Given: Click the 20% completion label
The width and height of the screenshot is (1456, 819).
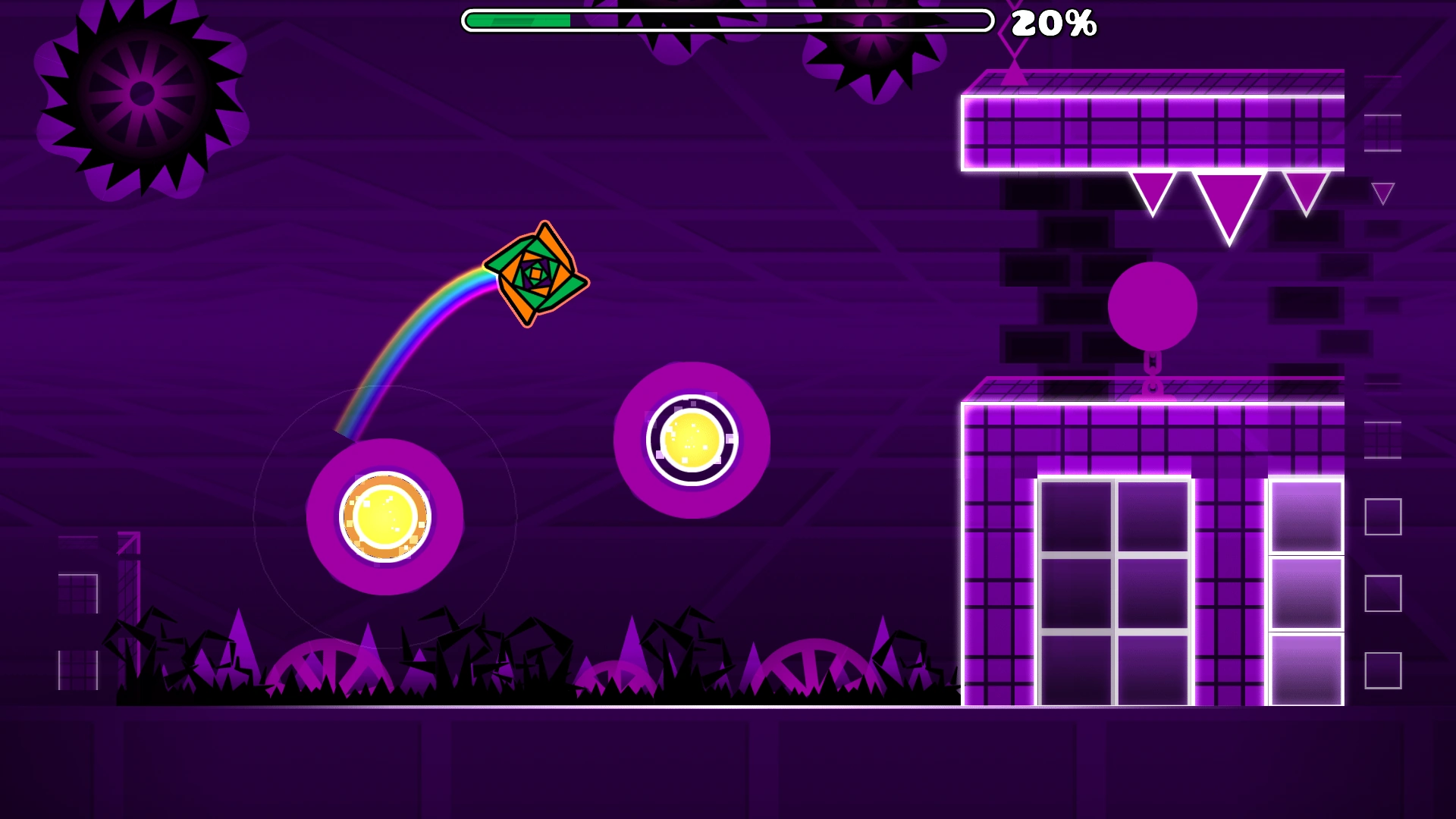Looking at the screenshot, I should point(1053,24).
